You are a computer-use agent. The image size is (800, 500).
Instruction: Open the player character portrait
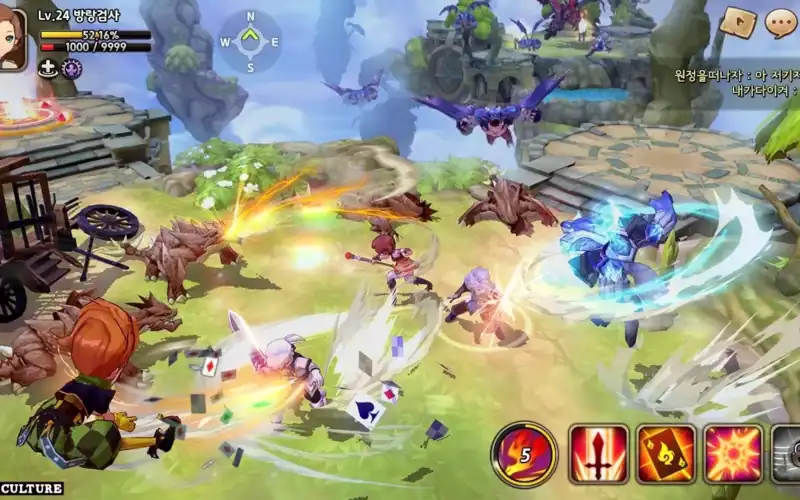tap(13, 38)
